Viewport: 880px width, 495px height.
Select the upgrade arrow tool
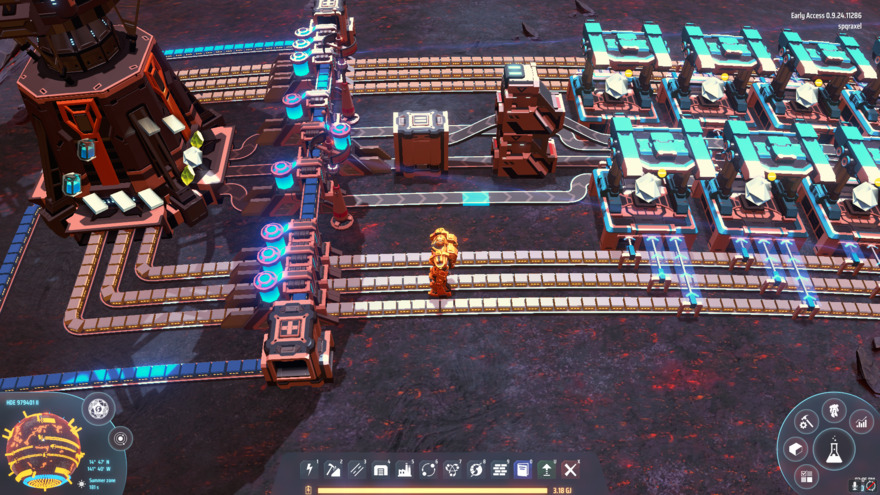547,469
